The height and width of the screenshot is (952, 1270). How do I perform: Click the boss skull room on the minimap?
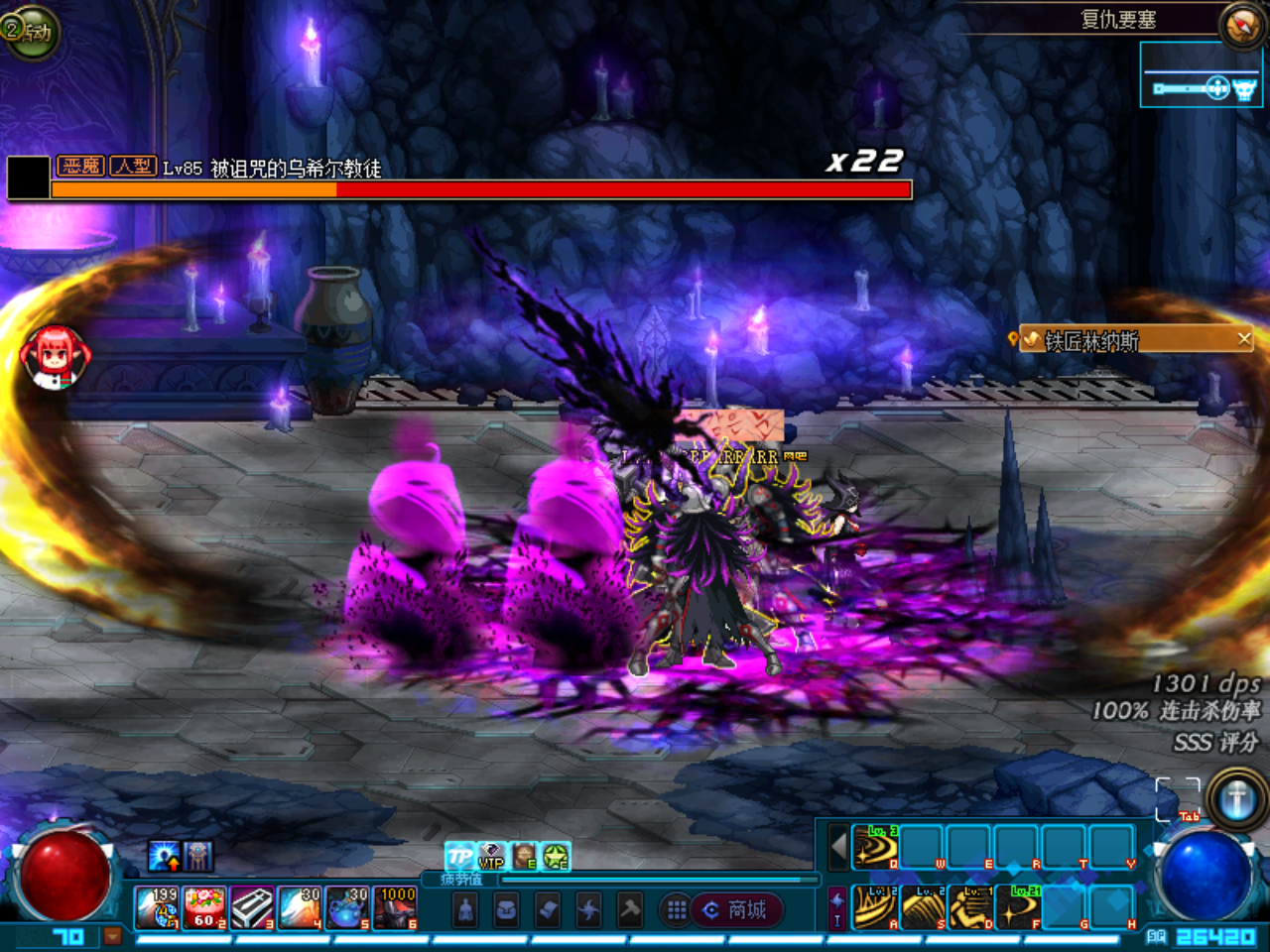coord(1244,89)
